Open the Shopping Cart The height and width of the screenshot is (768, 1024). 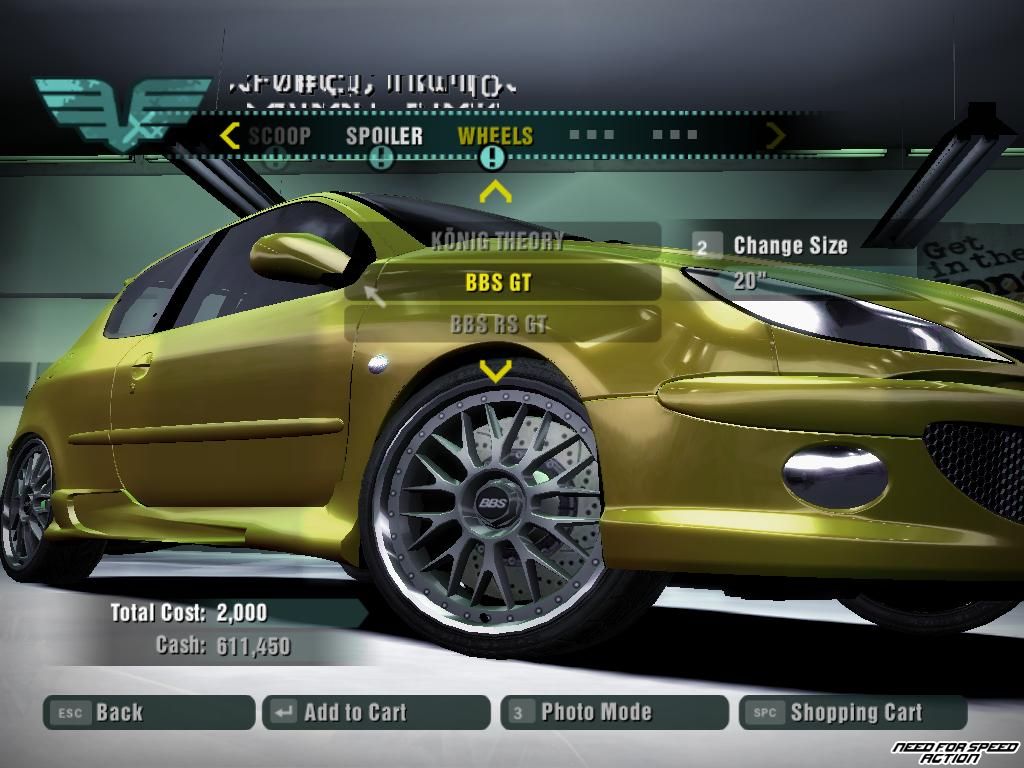(853, 713)
